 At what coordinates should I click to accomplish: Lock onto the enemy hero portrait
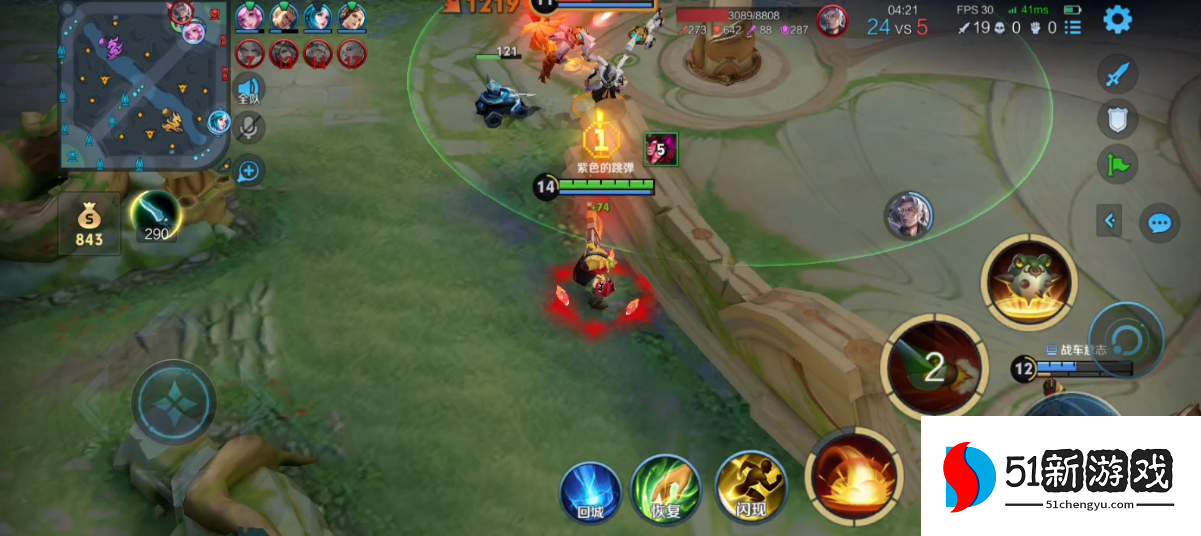point(908,215)
